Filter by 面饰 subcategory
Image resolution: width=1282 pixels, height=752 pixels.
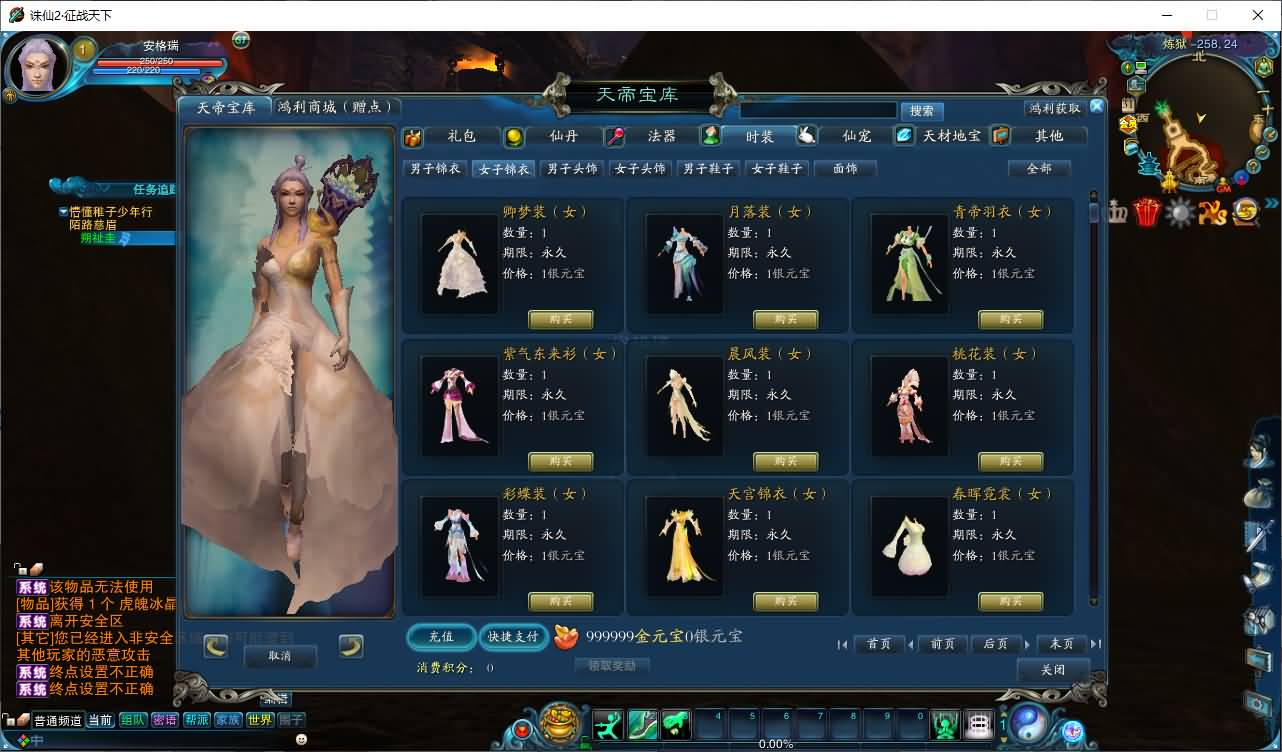pyautogui.click(x=845, y=169)
